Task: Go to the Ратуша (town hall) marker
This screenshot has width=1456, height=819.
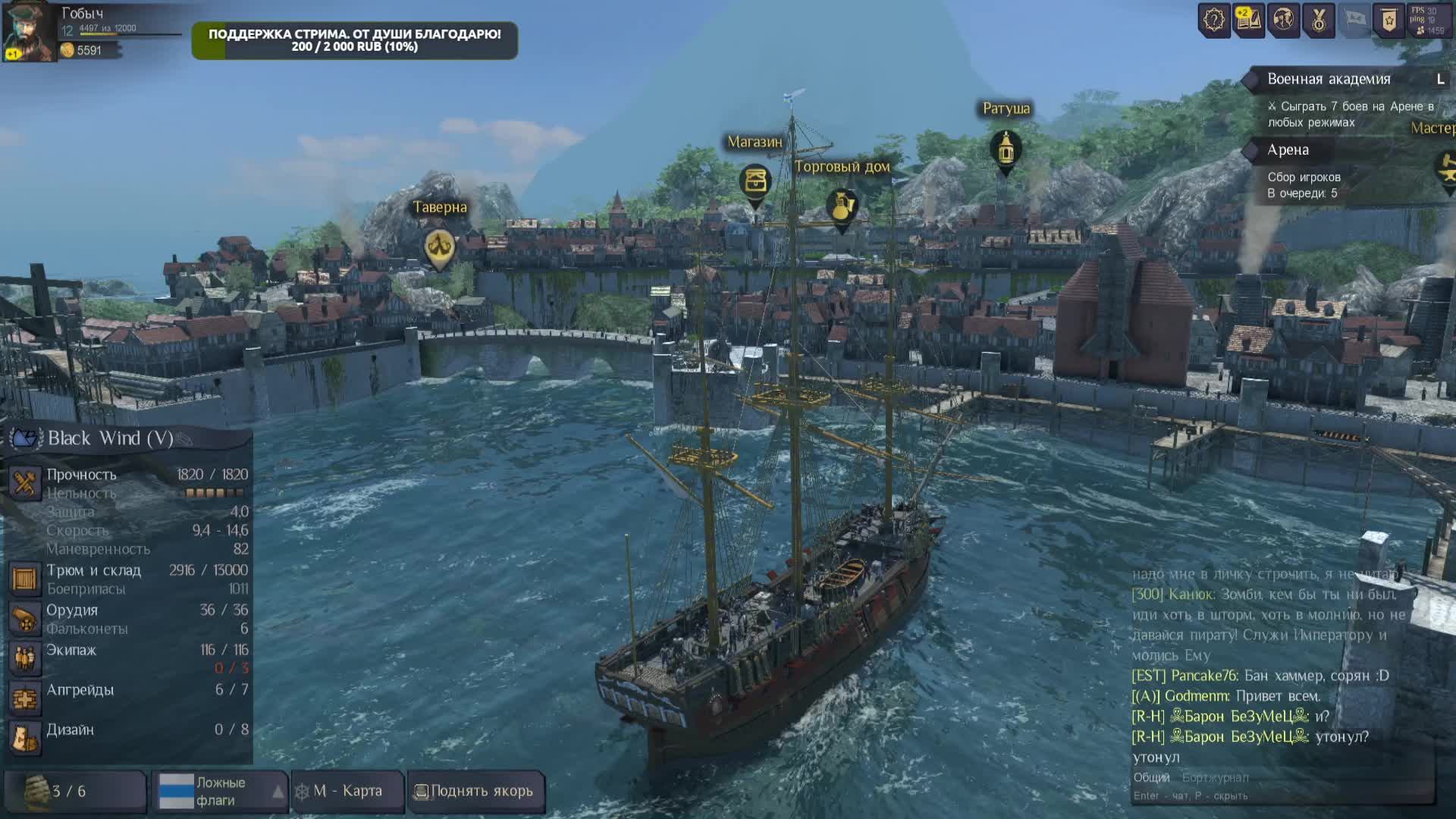Action: (x=1006, y=149)
